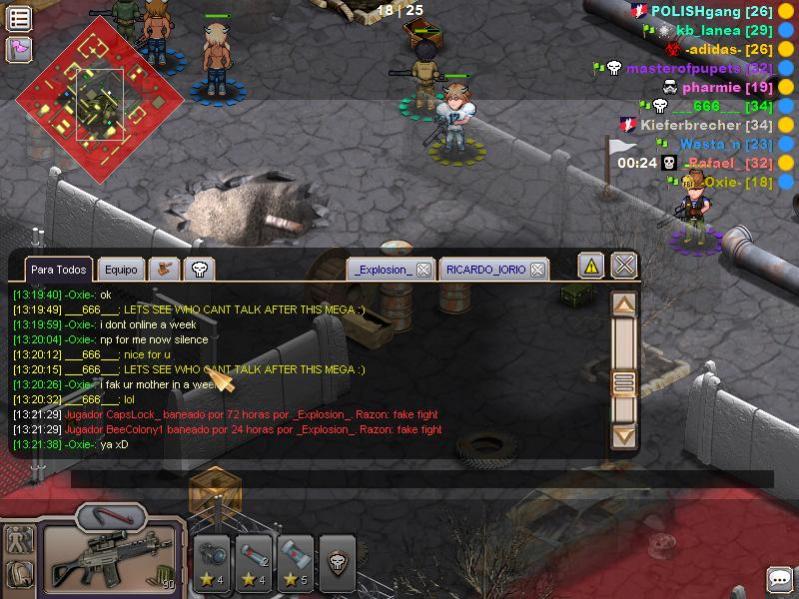Click the pink flag button
Viewport: 799px width, 599px height.
coord(19,48)
